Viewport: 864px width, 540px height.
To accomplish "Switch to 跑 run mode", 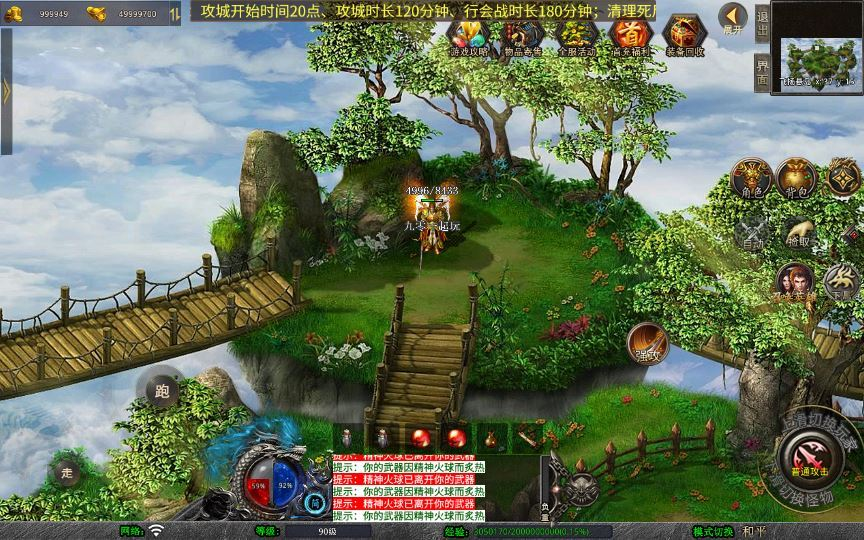I will point(162,391).
